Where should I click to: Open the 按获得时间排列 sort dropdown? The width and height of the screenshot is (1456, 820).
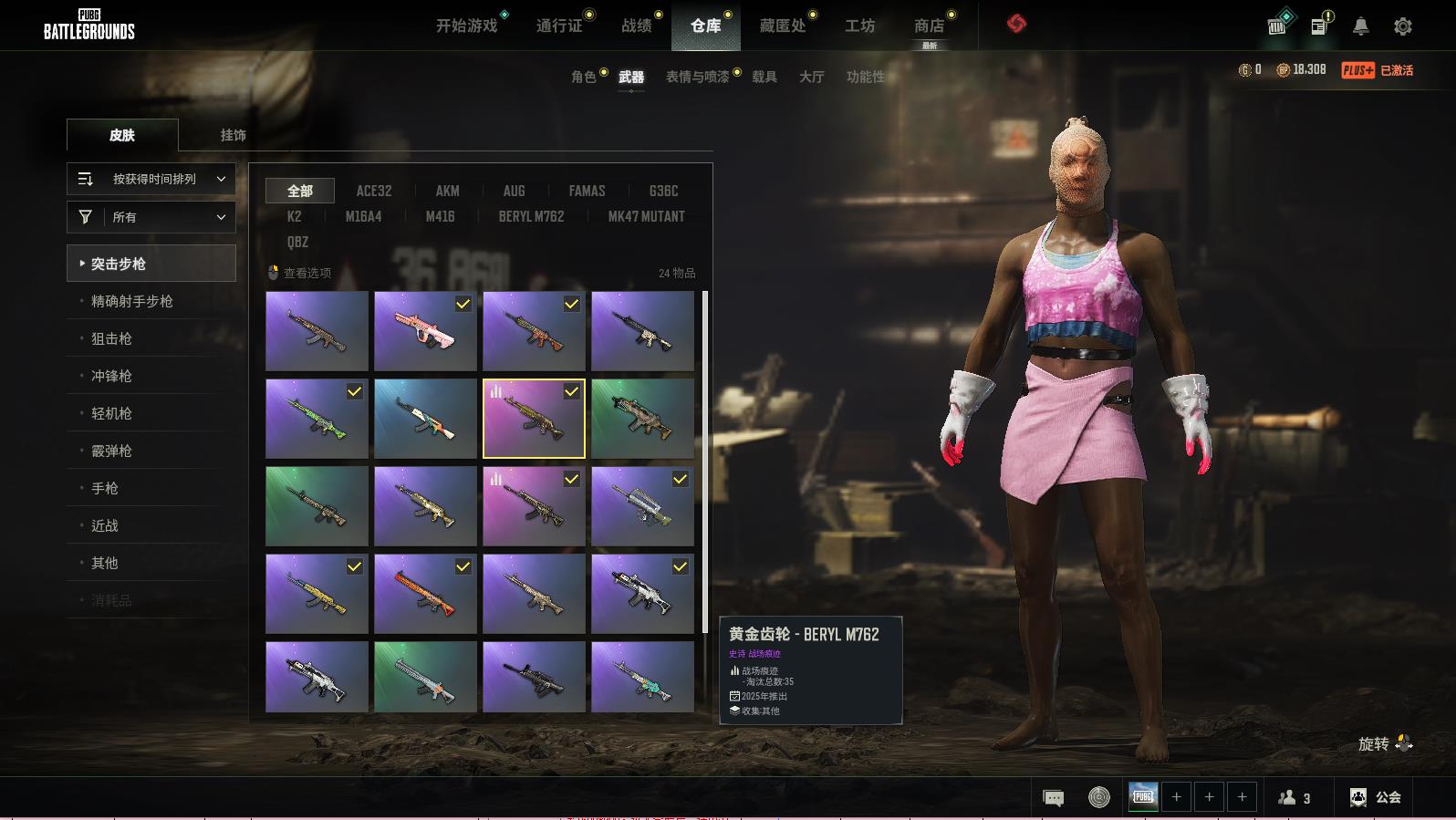click(151, 179)
